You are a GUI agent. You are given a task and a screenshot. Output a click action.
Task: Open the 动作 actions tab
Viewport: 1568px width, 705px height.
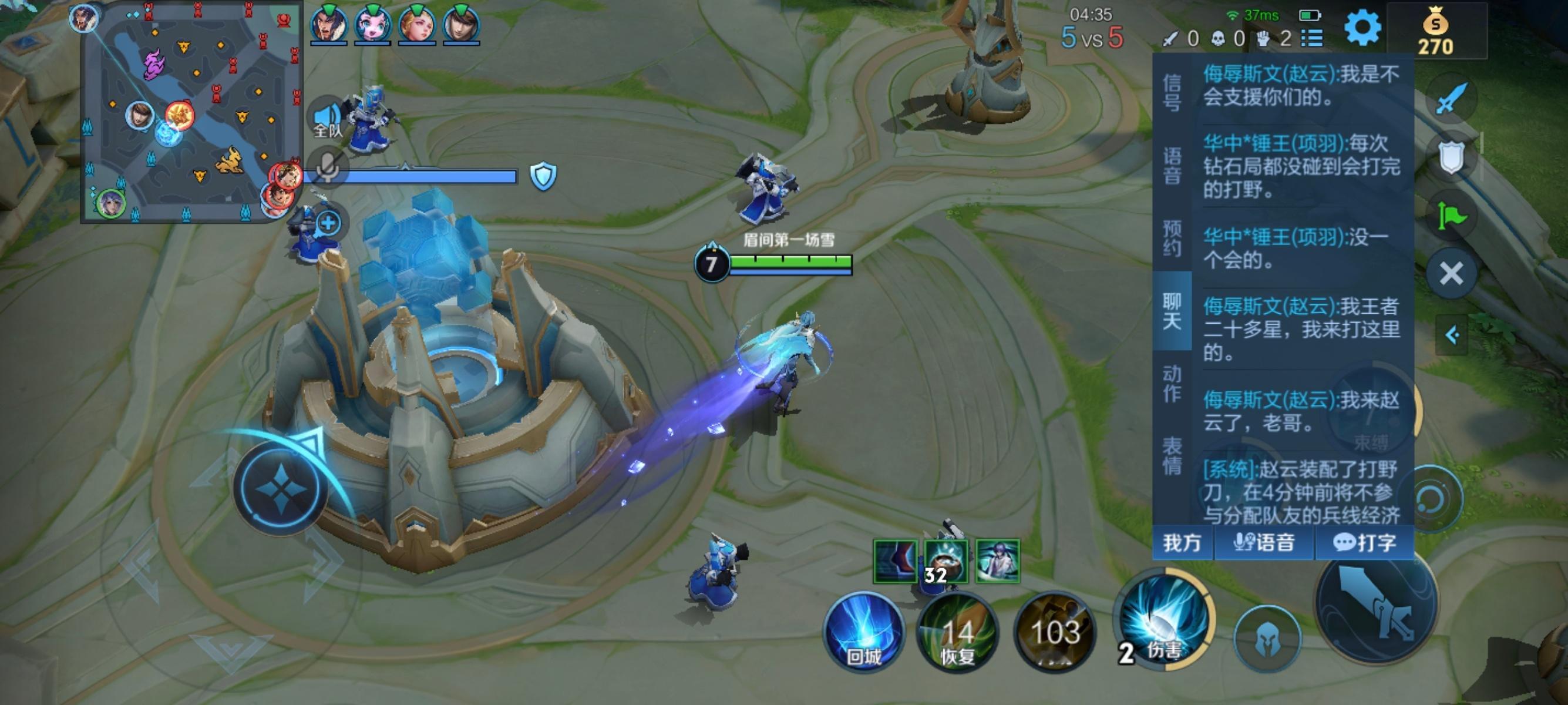(x=1172, y=384)
